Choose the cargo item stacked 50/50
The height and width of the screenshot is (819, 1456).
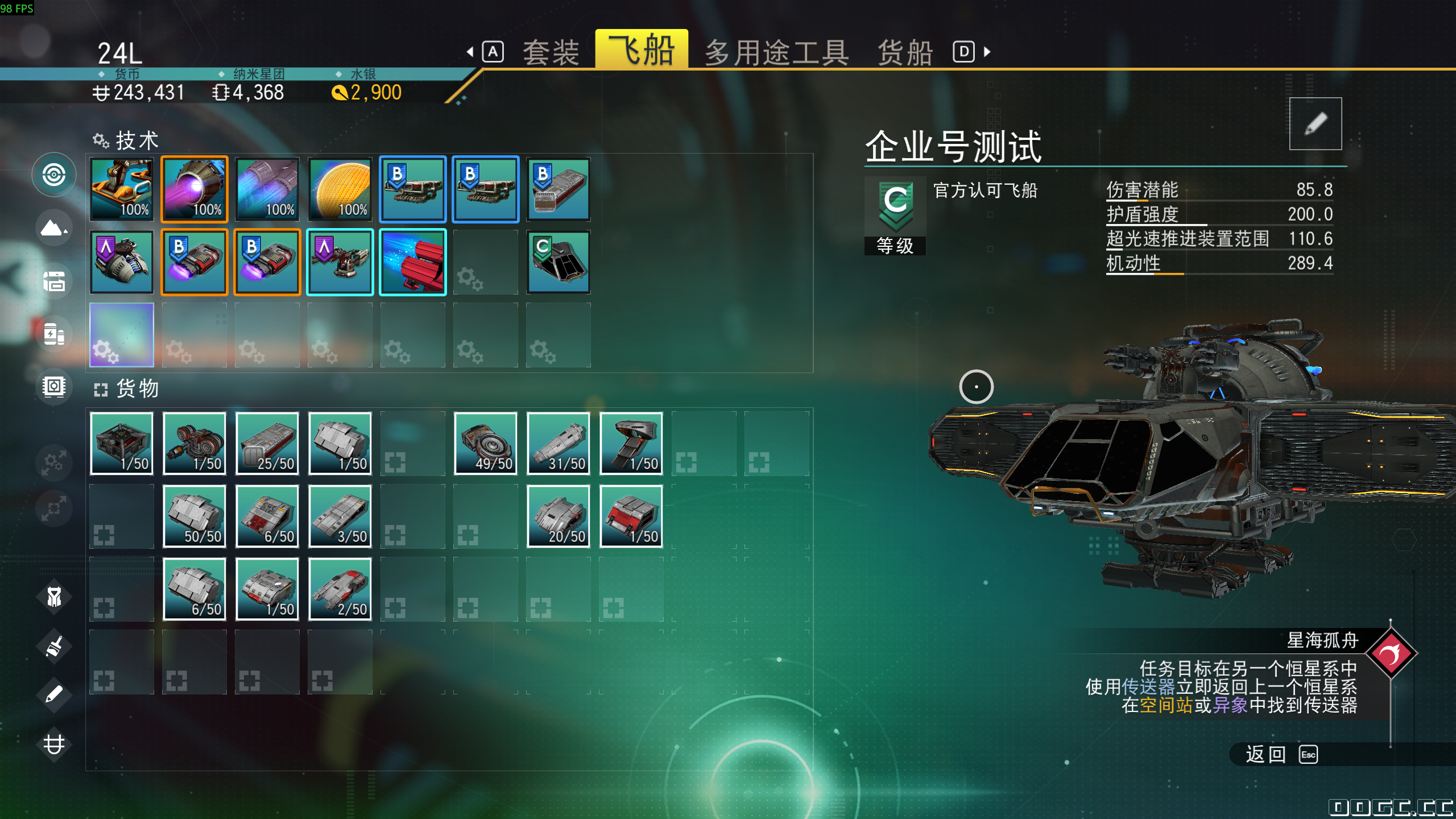tap(195, 516)
